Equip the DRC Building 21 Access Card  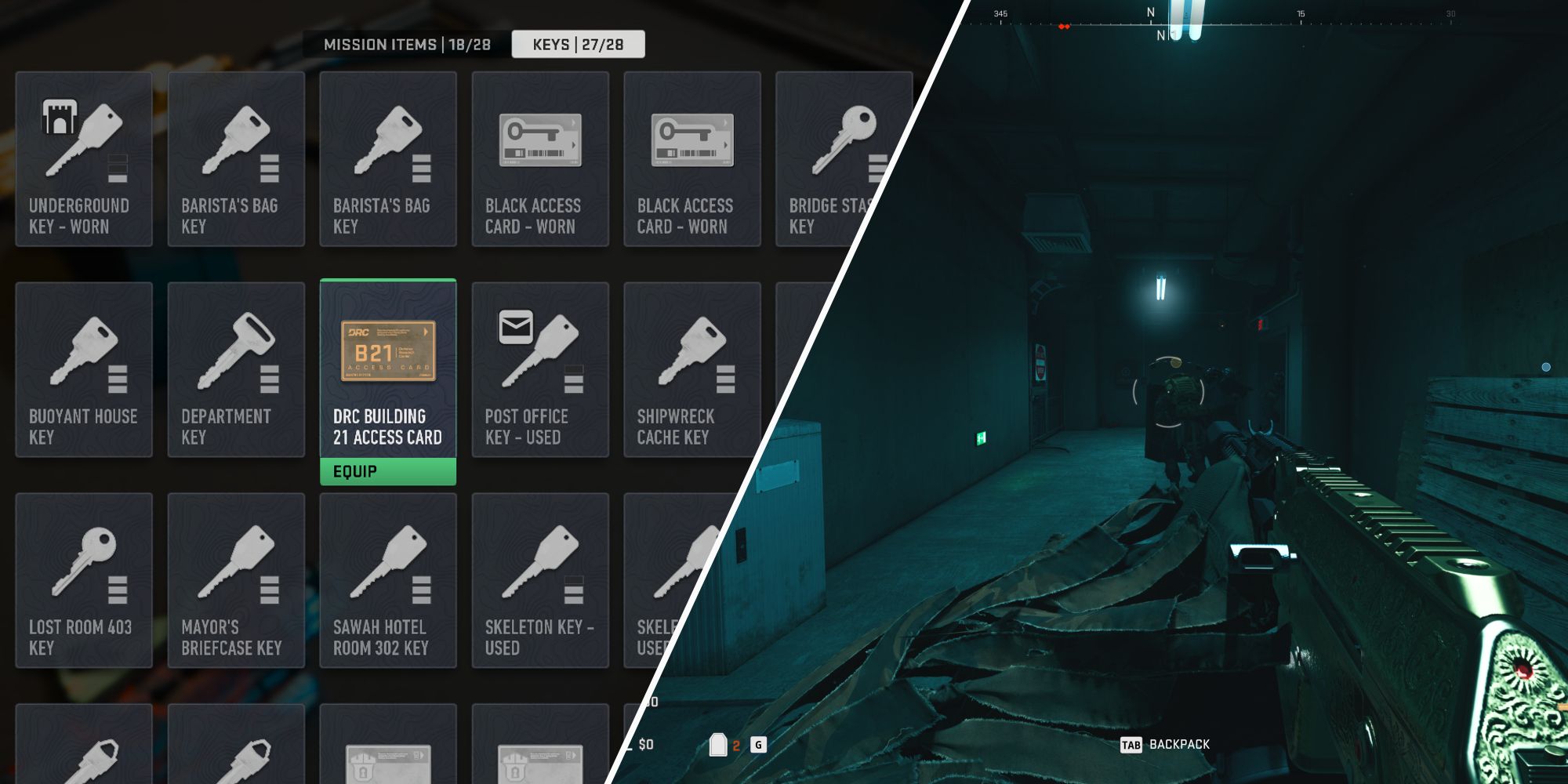click(x=387, y=470)
